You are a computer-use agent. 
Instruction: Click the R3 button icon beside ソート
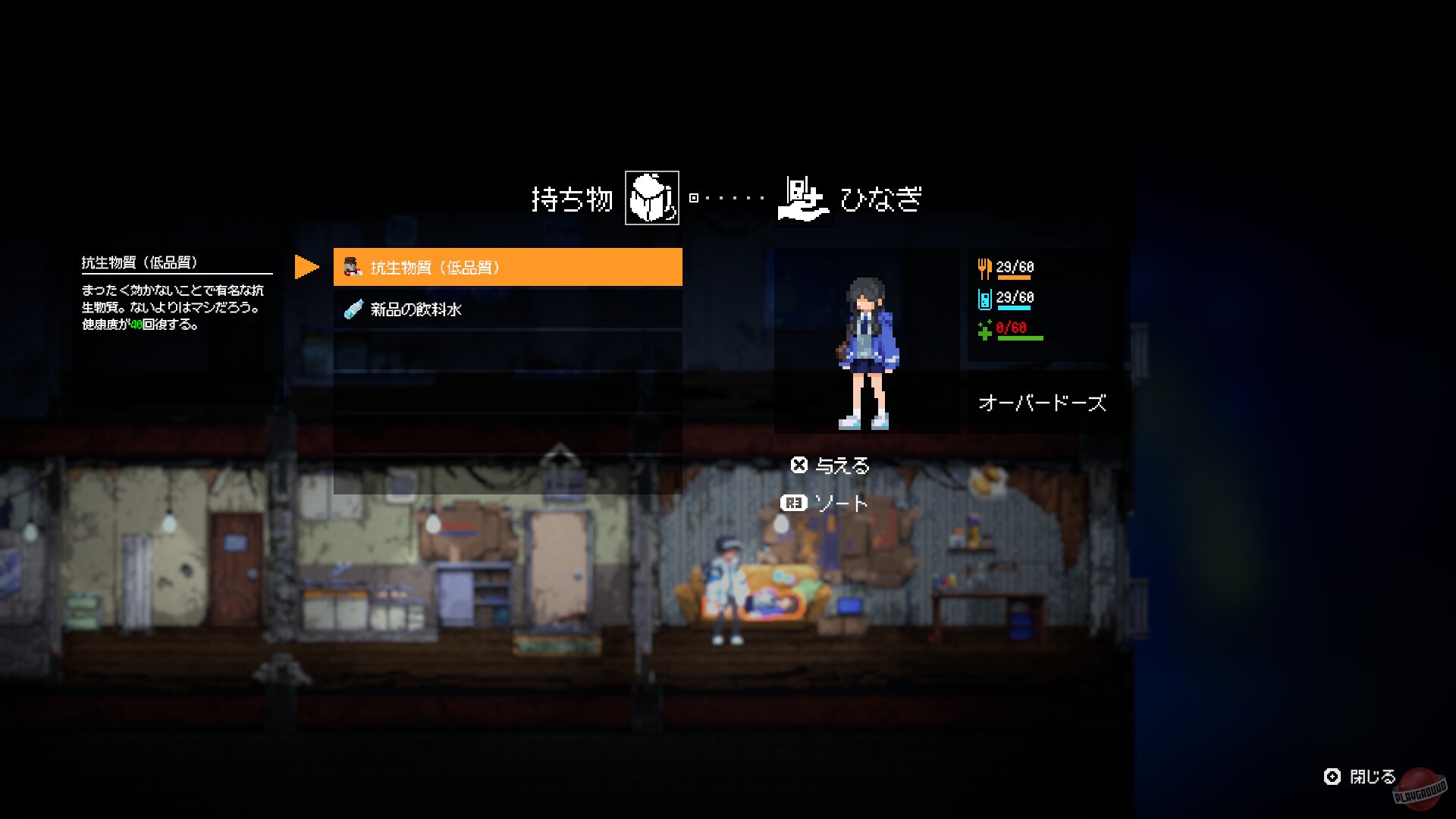(x=793, y=504)
